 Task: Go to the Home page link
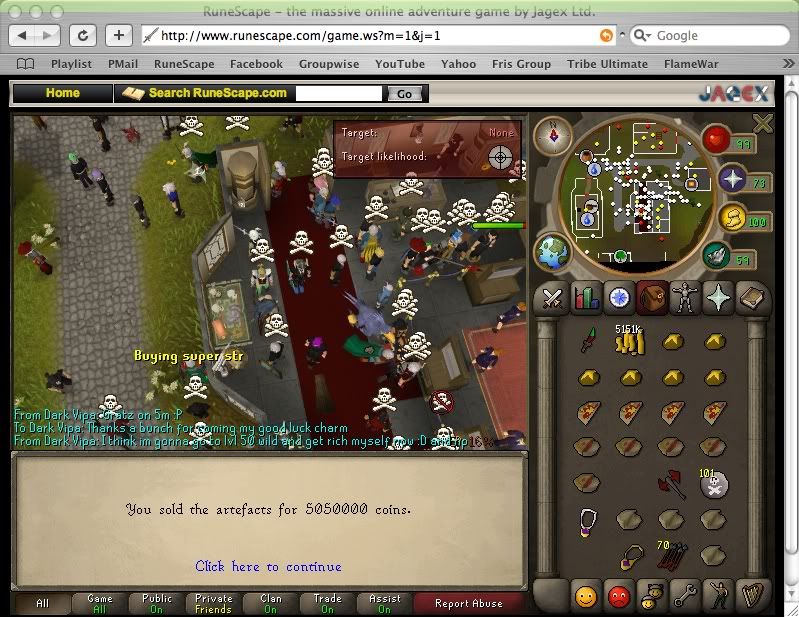62,93
